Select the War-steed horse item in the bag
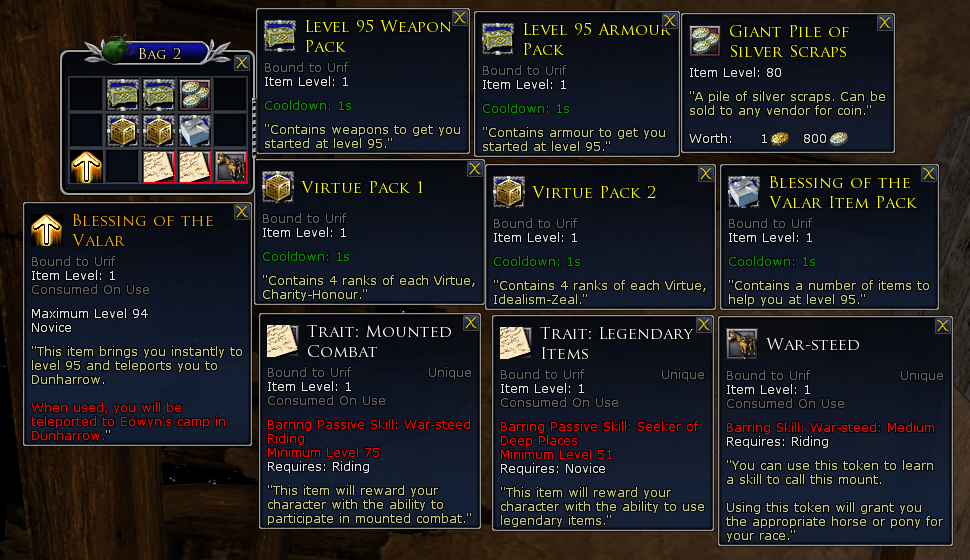The height and width of the screenshot is (560, 970). 230,167
